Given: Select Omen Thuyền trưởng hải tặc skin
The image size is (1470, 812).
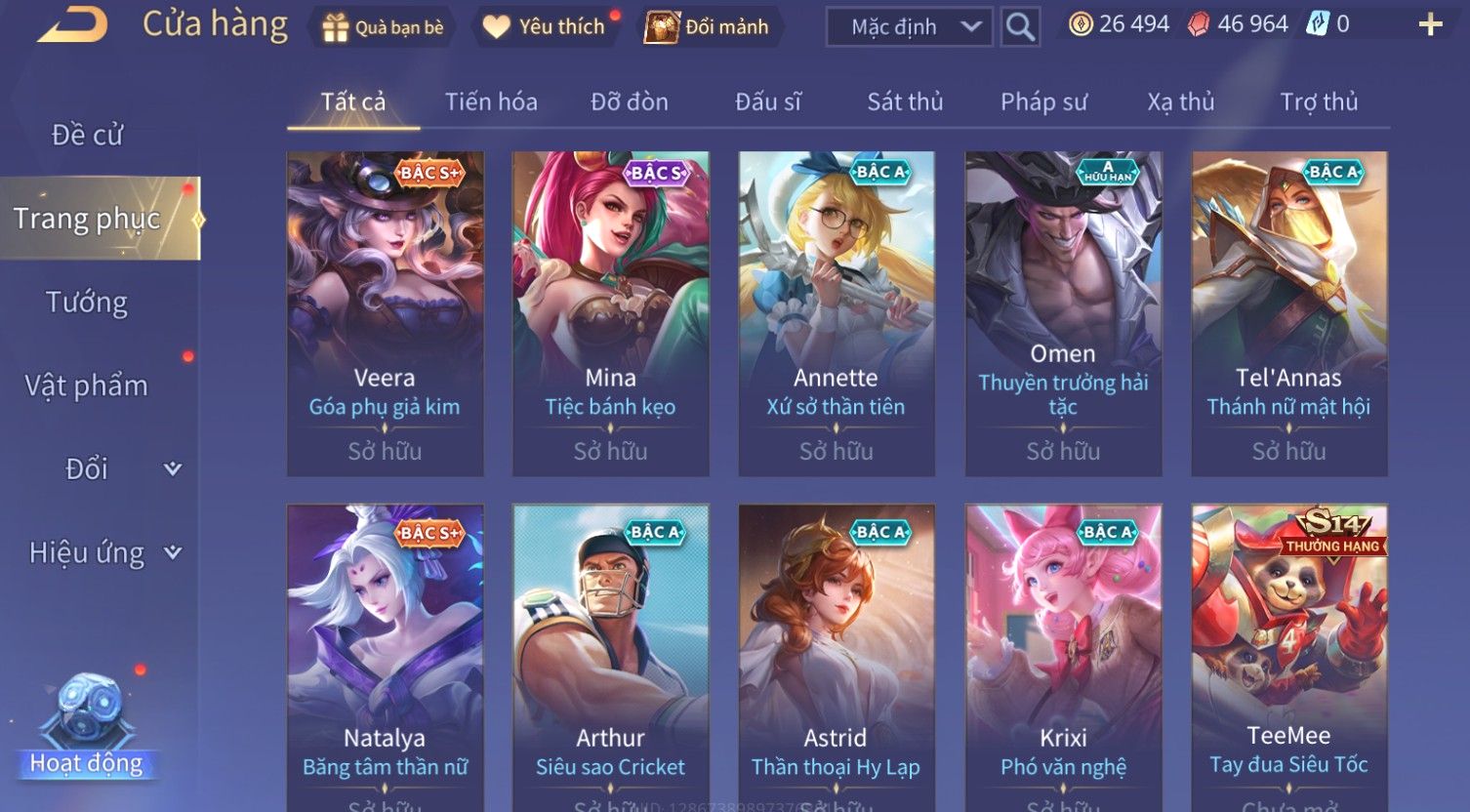Looking at the screenshot, I should [1063, 313].
